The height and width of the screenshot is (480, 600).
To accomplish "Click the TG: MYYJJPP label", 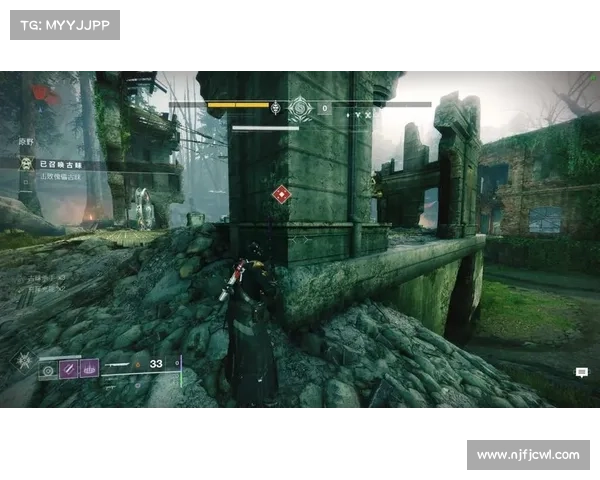I will click(x=64, y=25).
